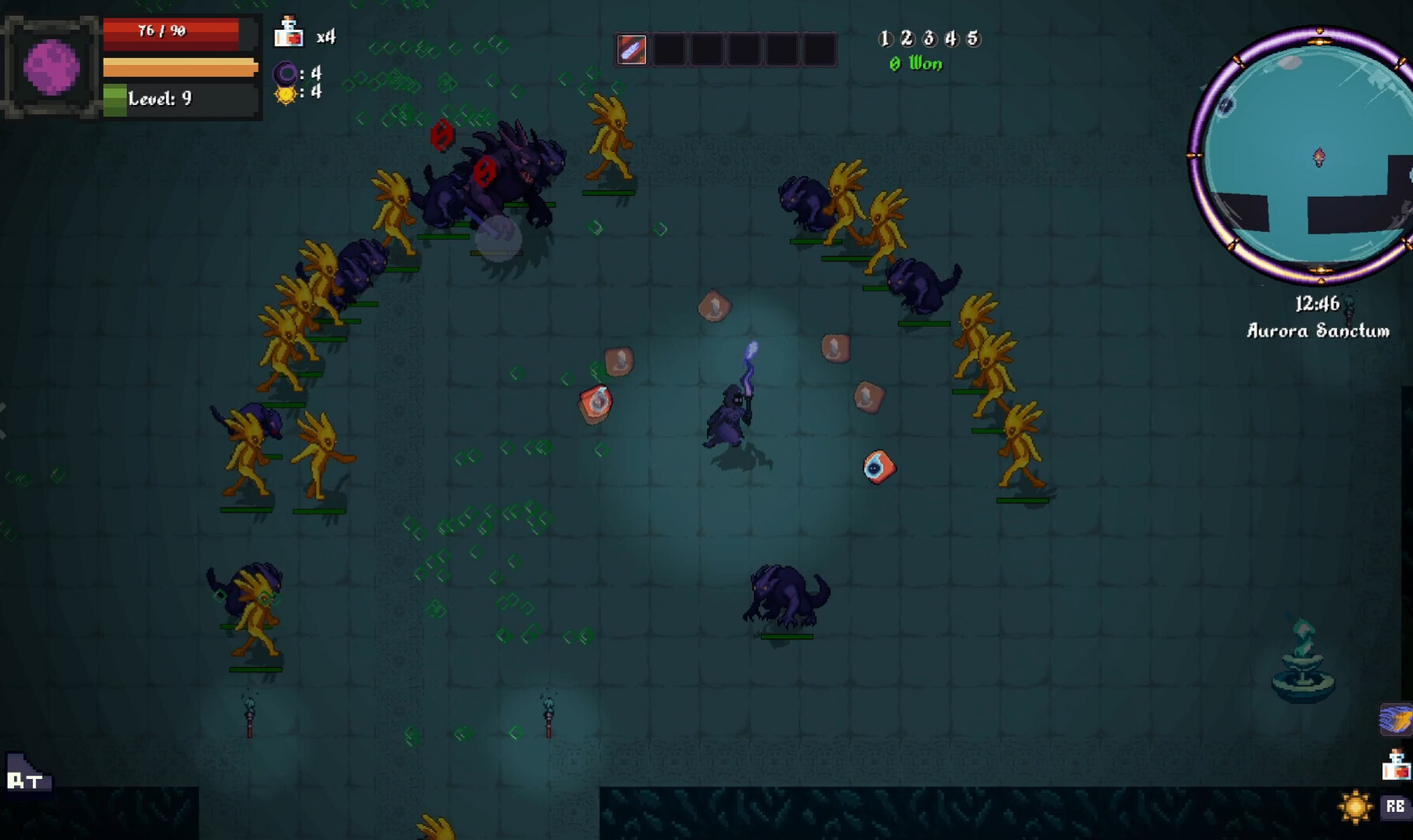This screenshot has height=840, width=1413.
Task: Use the health potion beside the x4 counter
Action: pyautogui.click(x=288, y=33)
